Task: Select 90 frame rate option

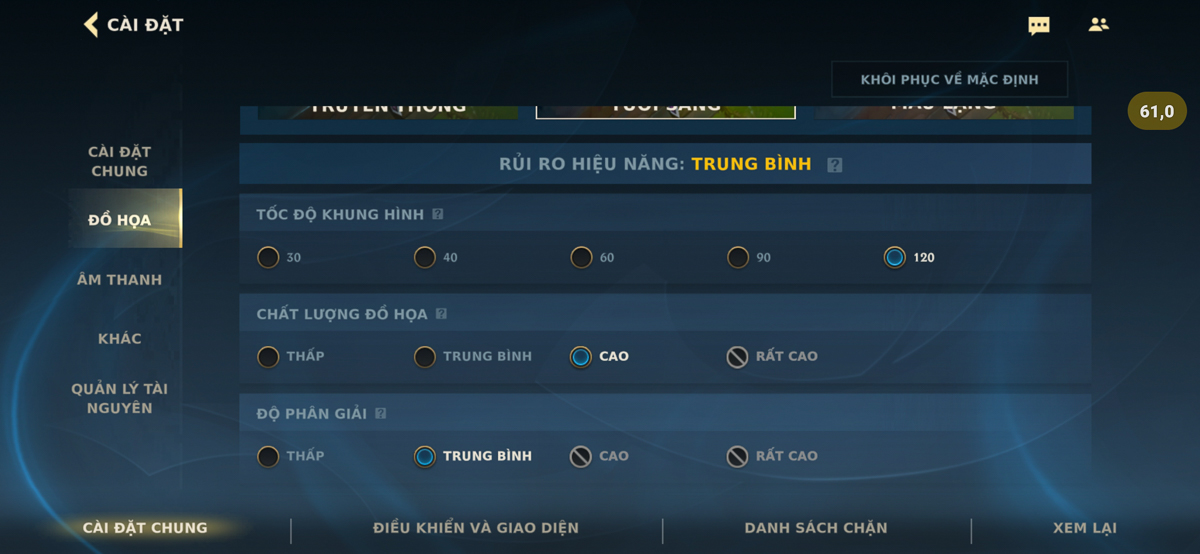Action: click(738, 258)
